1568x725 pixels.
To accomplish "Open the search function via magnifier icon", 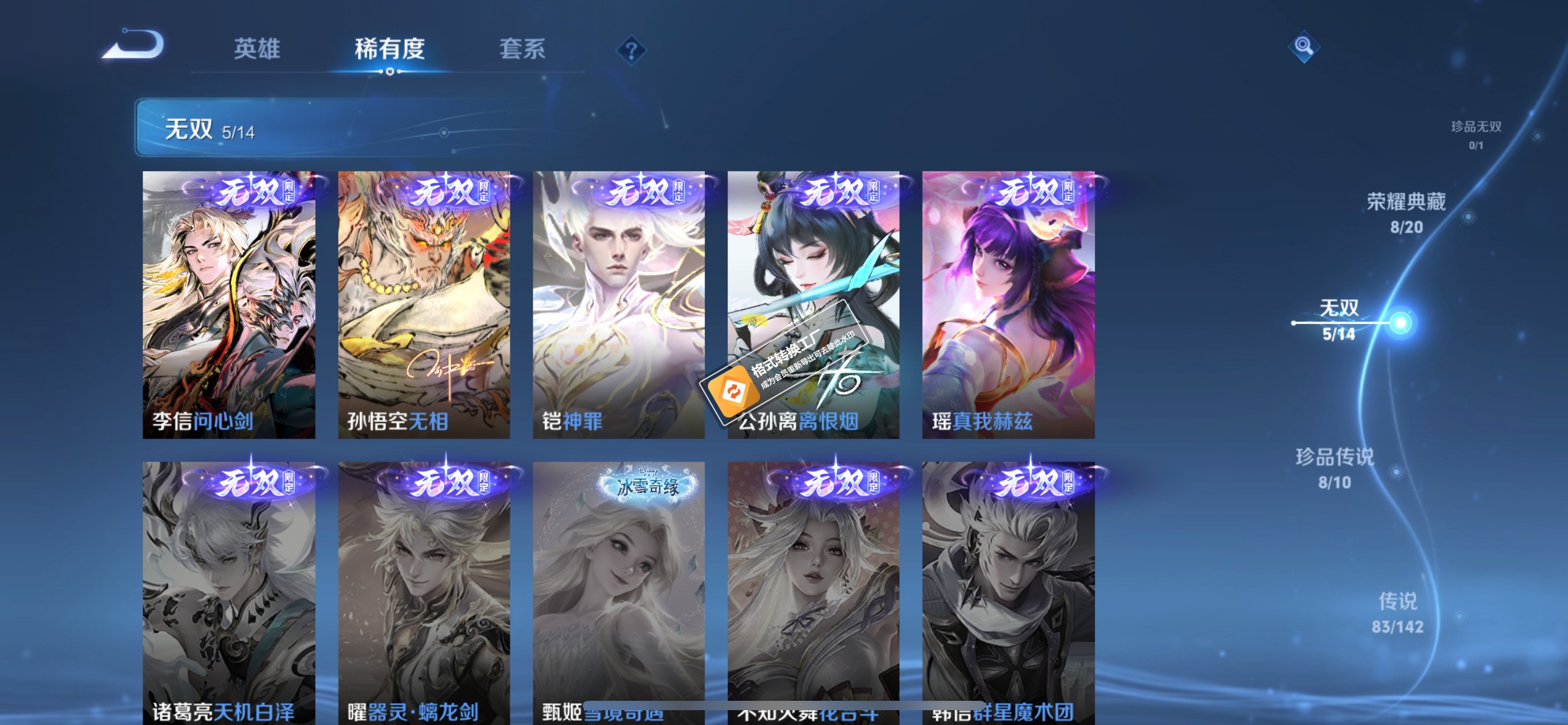I will point(1303,45).
